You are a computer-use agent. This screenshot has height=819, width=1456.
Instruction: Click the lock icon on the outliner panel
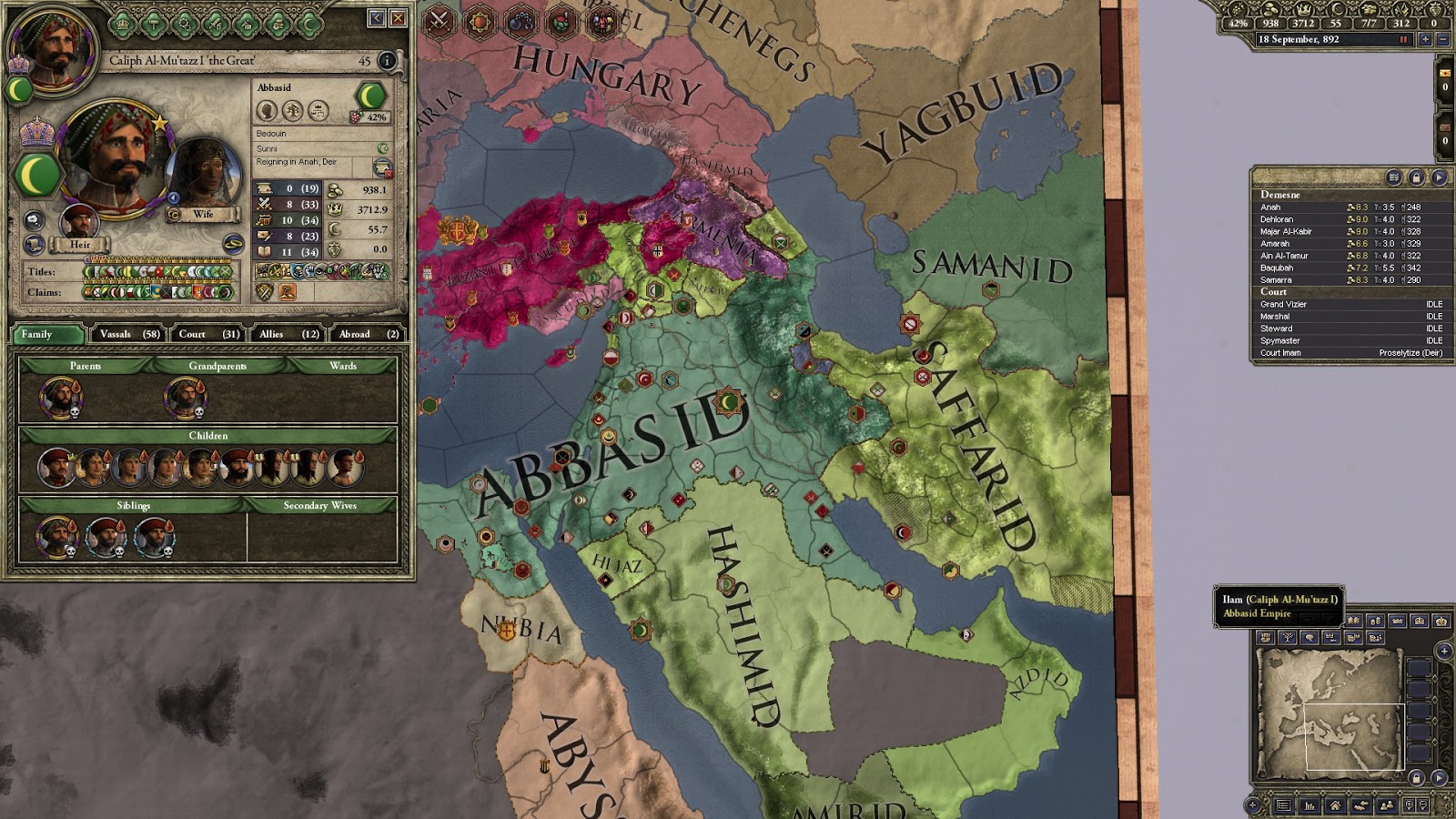(1417, 177)
